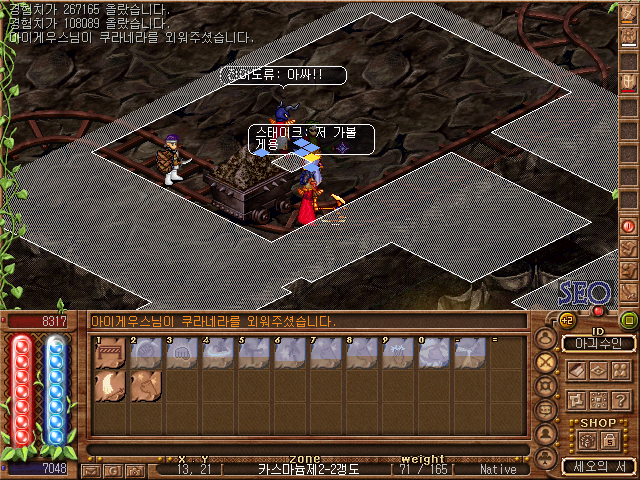Click the bust silhouette round button
The width and height of the screenshot is (640, 480).
[546, 435]
